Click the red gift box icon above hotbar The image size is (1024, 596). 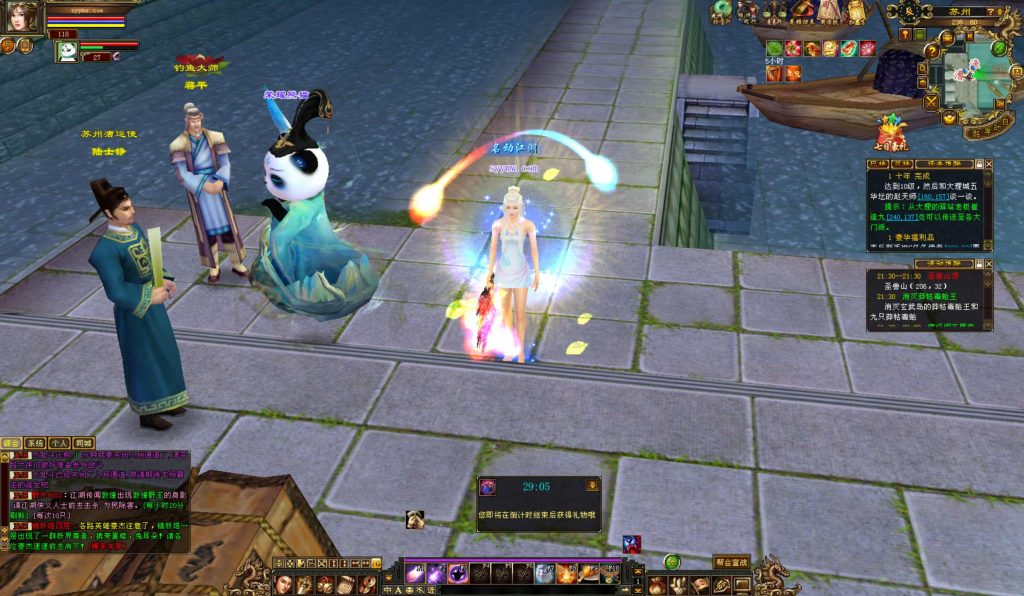631,544
